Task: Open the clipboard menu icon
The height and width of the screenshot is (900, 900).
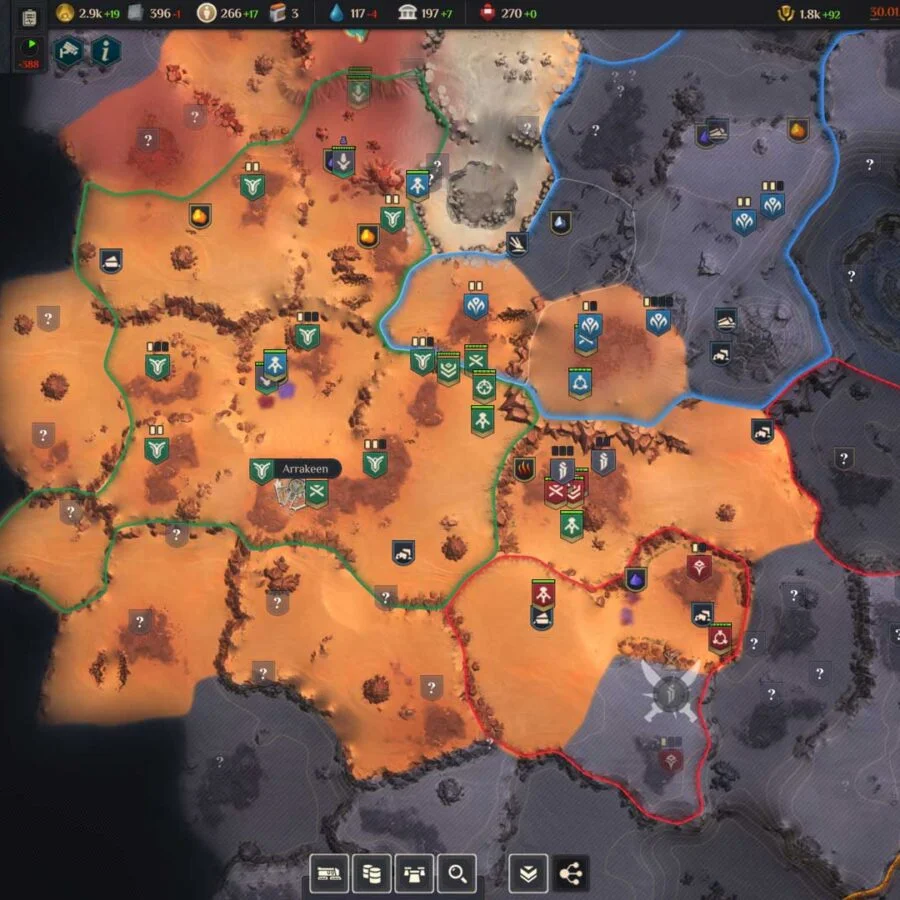Action: coord(28,17)
